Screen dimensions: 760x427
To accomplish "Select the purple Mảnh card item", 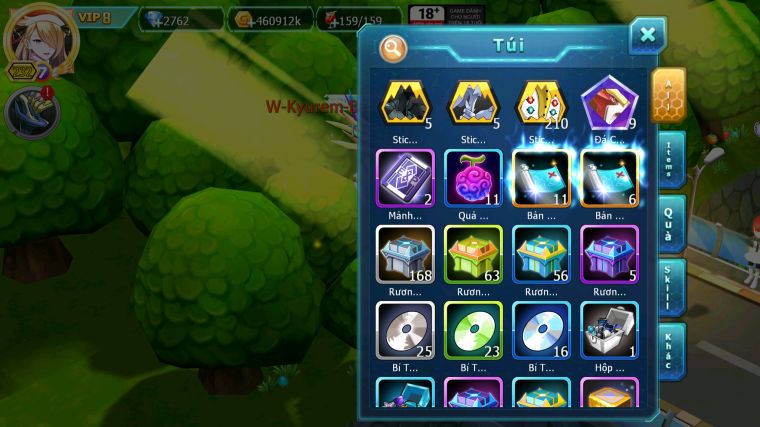I will (x=404, y=178).
